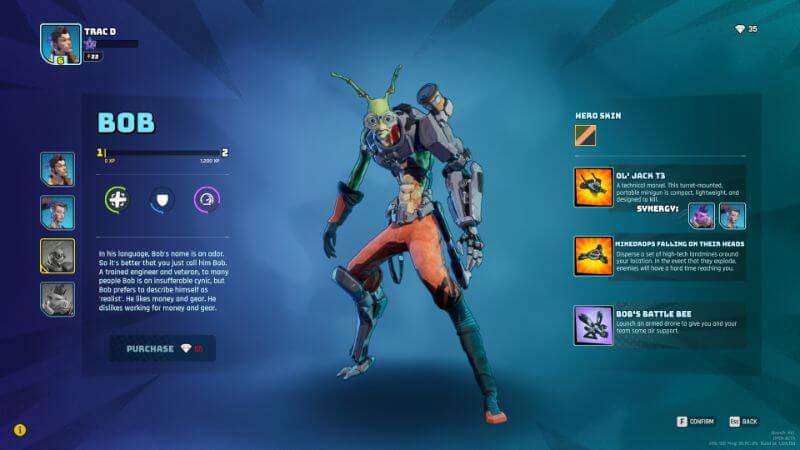Open the purple-haired synergy hero portrait
The height and width of the screenshot is (450, 800).
click(x=702, y=215)
